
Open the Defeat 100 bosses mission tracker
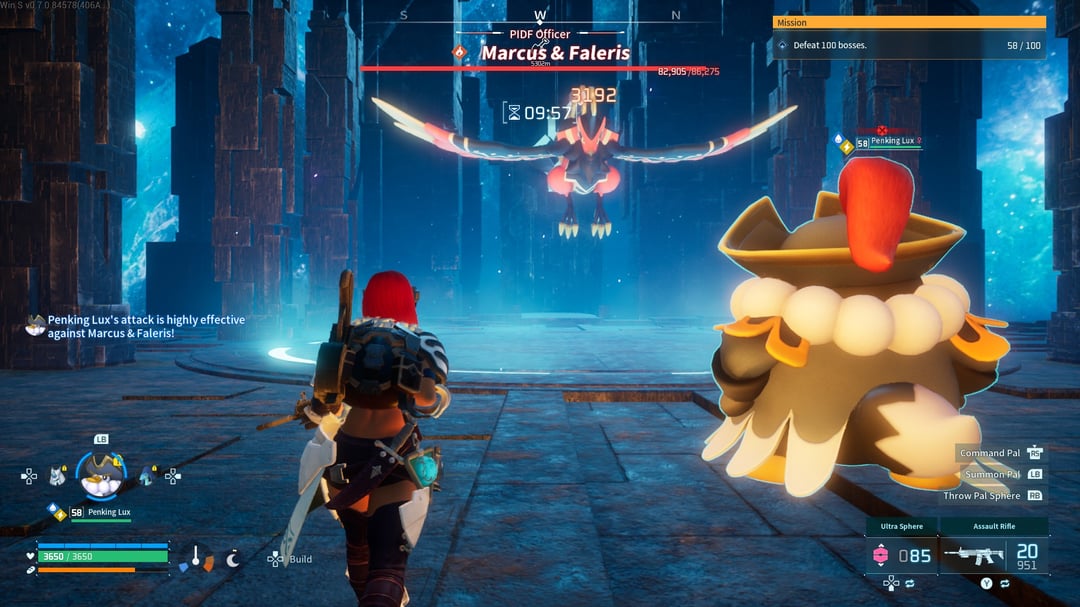(908, 45)
